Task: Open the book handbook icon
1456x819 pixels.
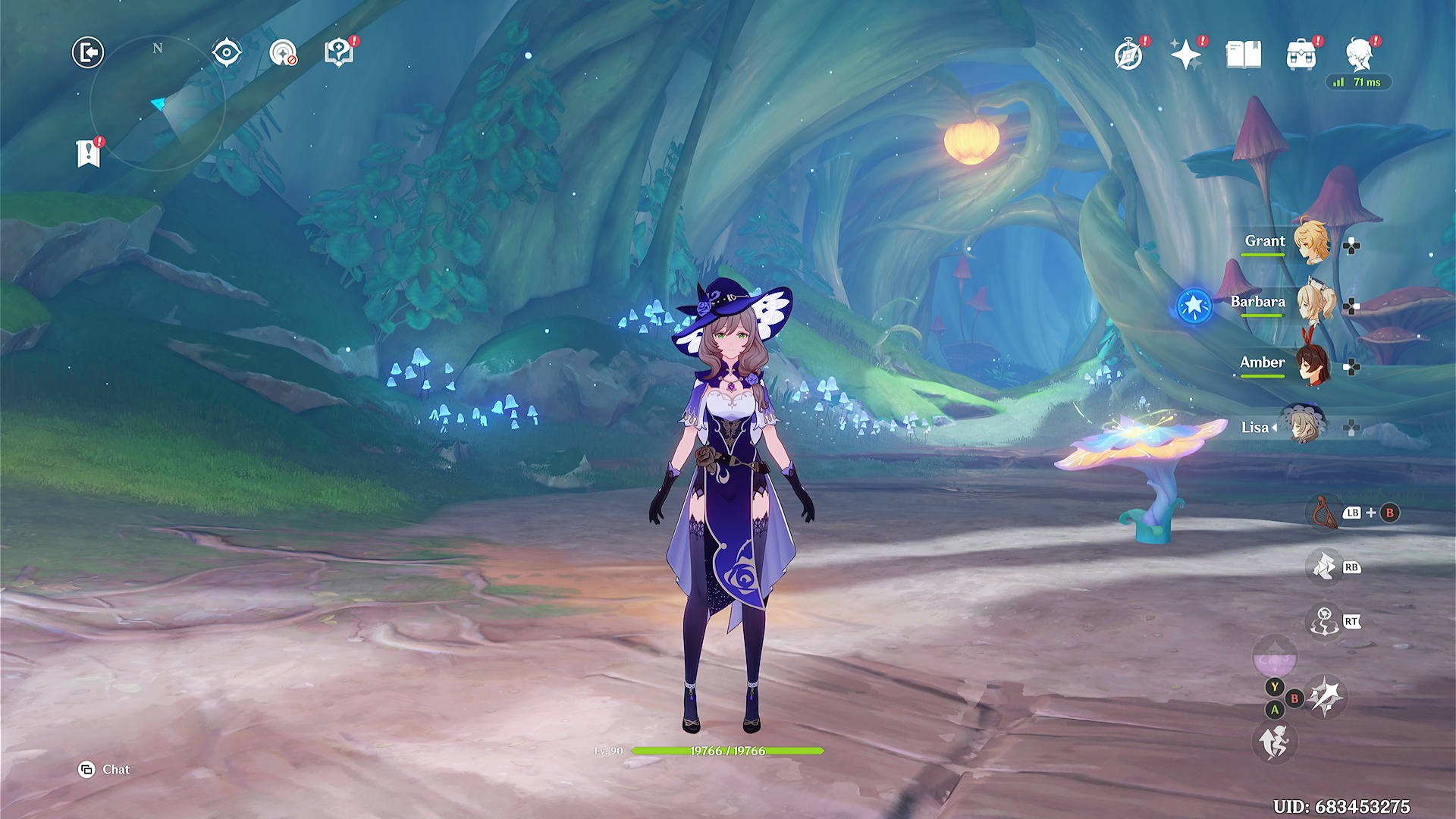Action: pyautogui.click(x=1244, y=55)
